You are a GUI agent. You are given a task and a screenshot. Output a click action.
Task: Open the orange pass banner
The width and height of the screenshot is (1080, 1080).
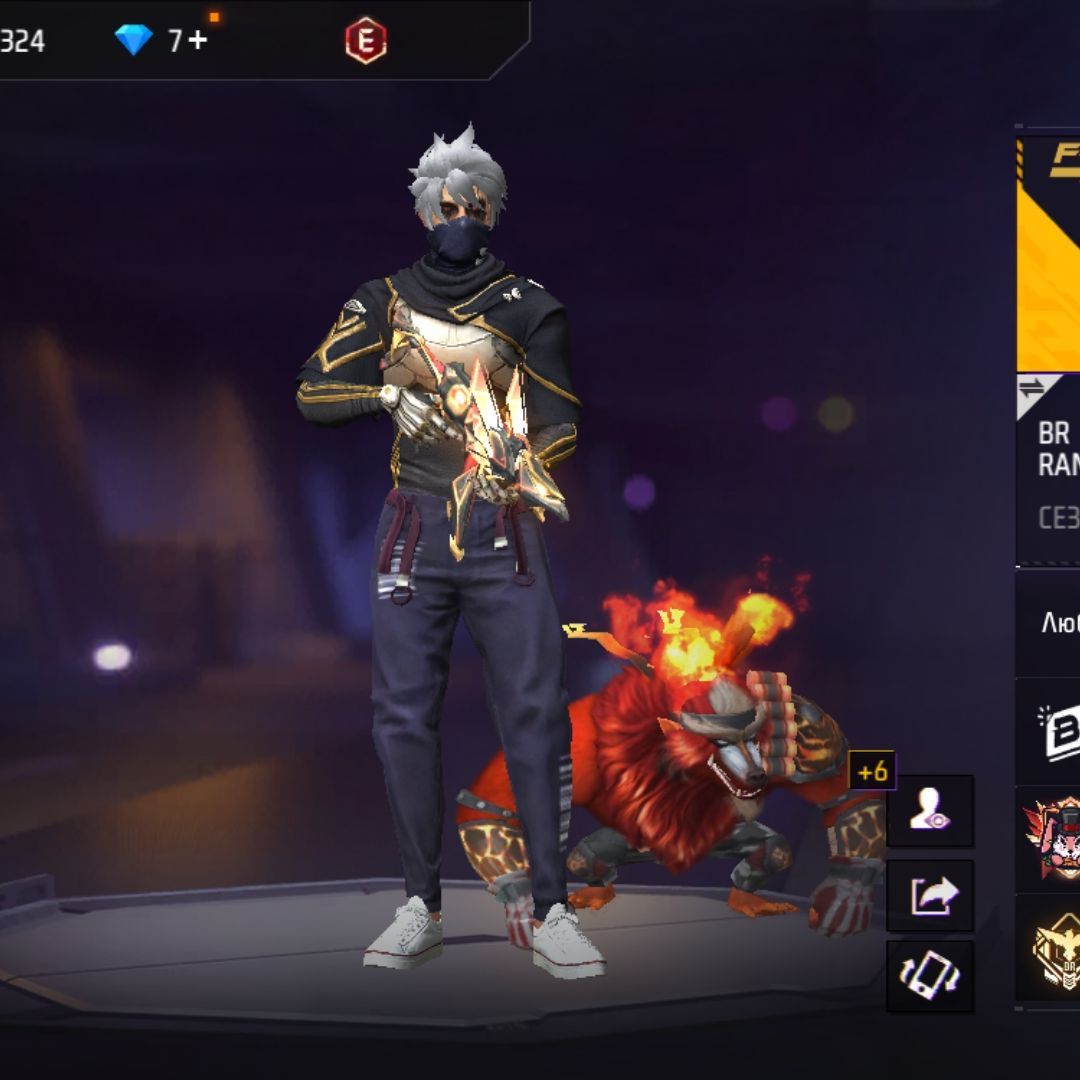[1048, 255]
